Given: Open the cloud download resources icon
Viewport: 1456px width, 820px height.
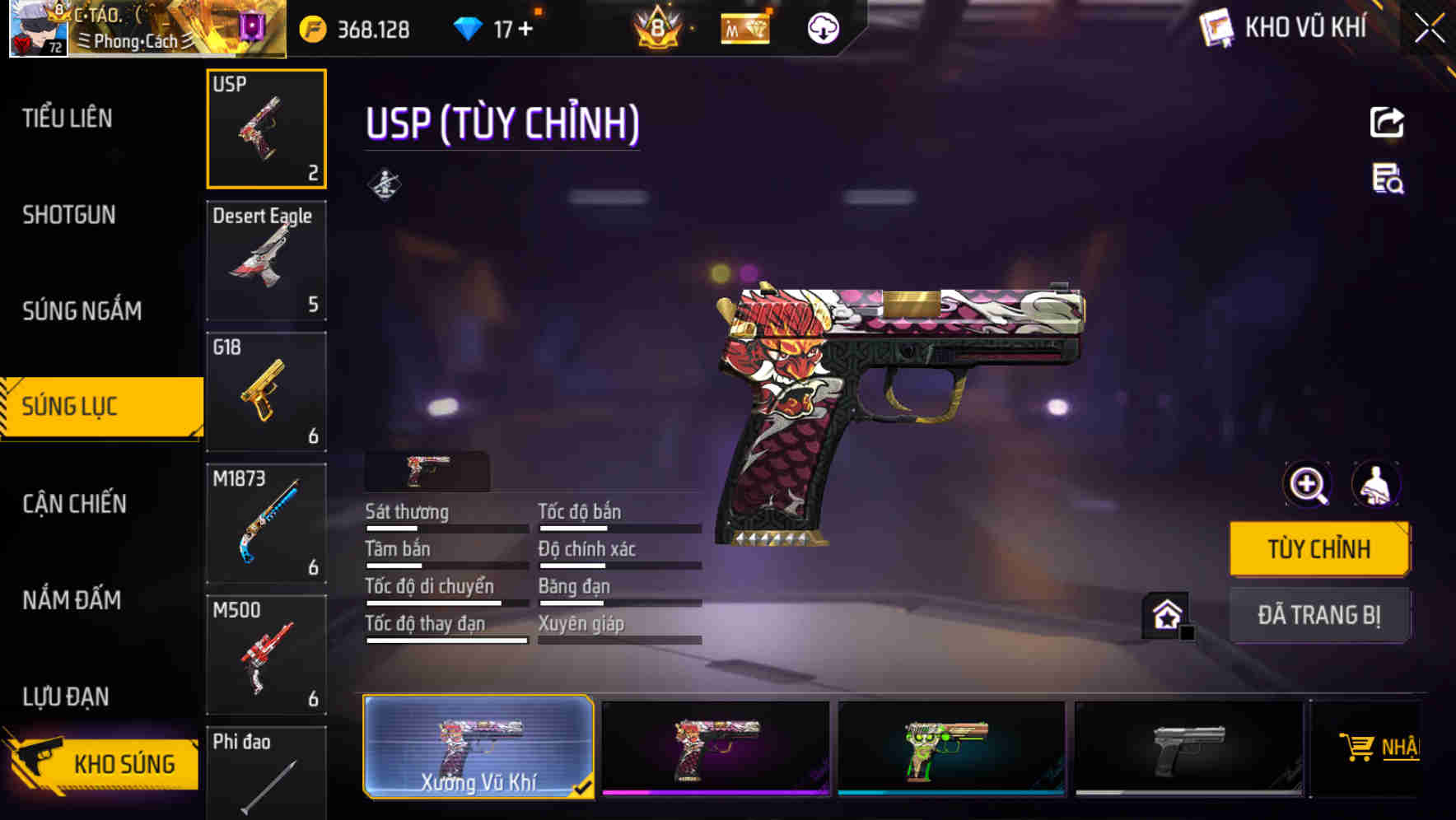Looking at the screenshot, I should (823, 27).
